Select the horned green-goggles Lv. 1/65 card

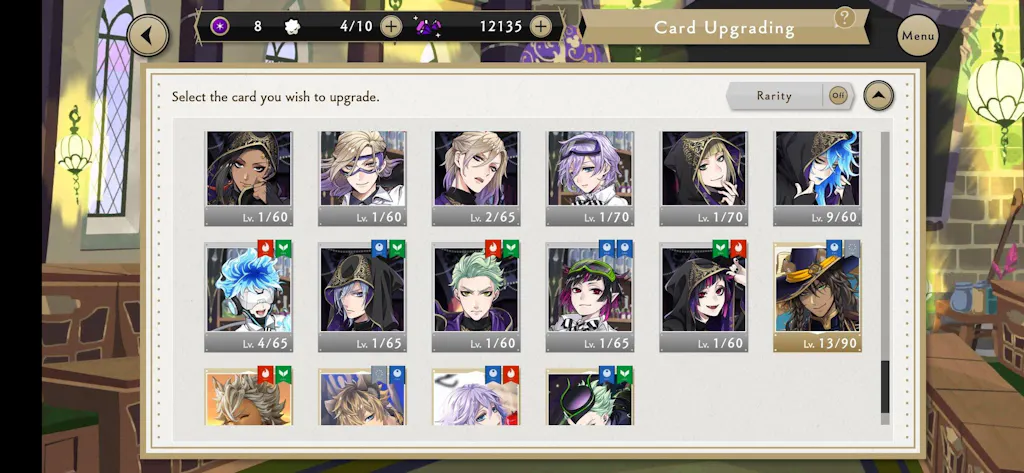point(590,296)
